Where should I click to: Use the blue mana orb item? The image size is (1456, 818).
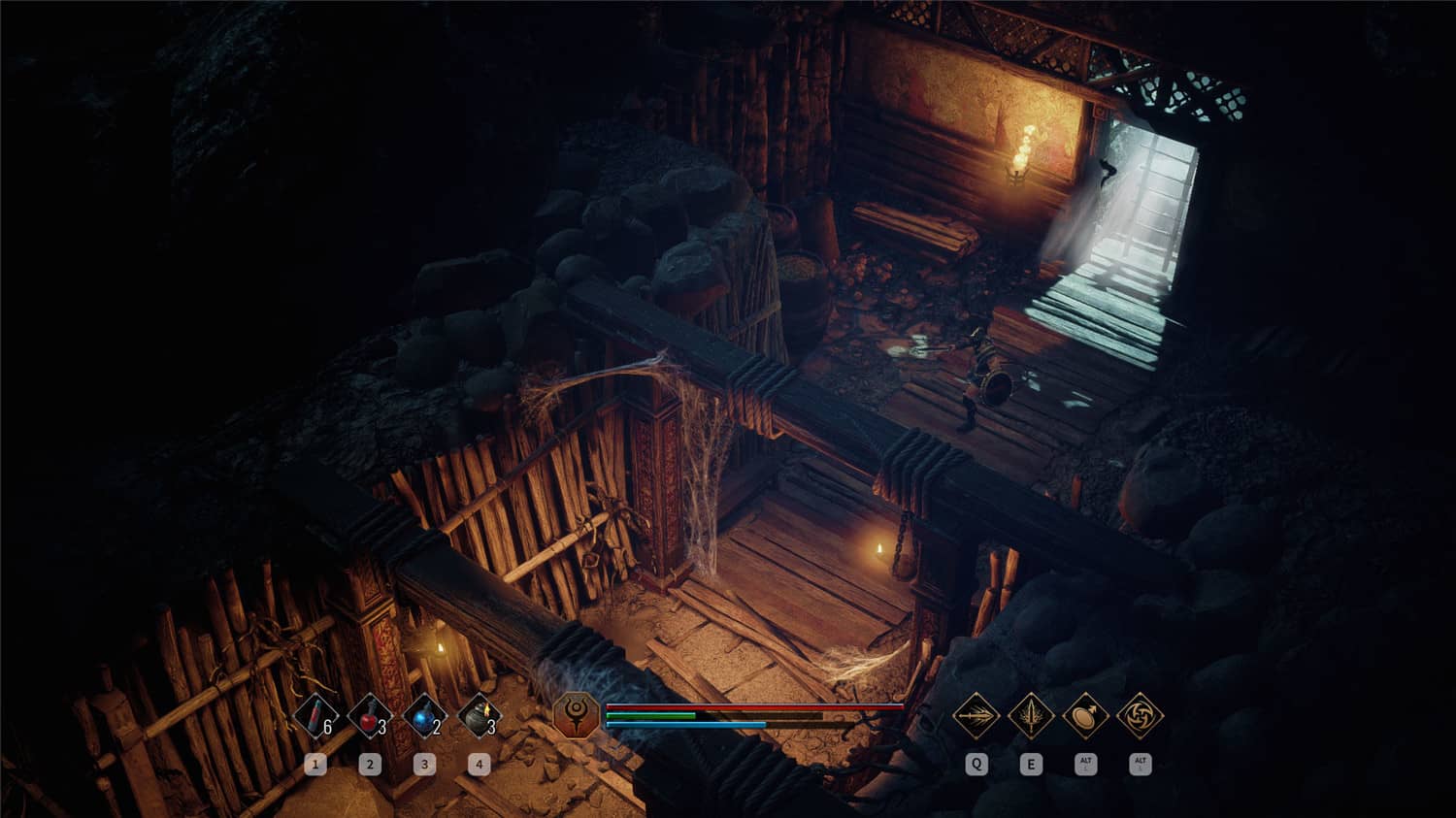click(x=424, y=716)
